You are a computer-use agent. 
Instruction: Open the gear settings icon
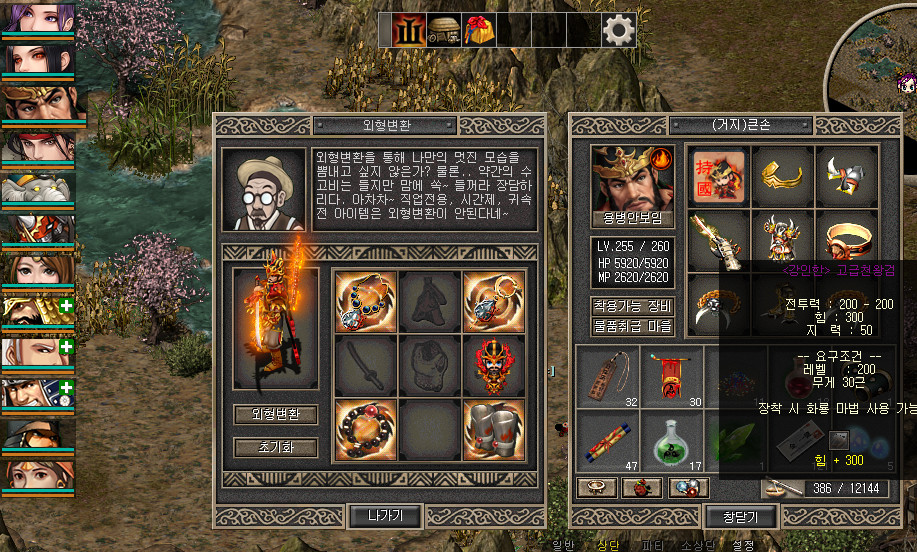coord(619,30)
